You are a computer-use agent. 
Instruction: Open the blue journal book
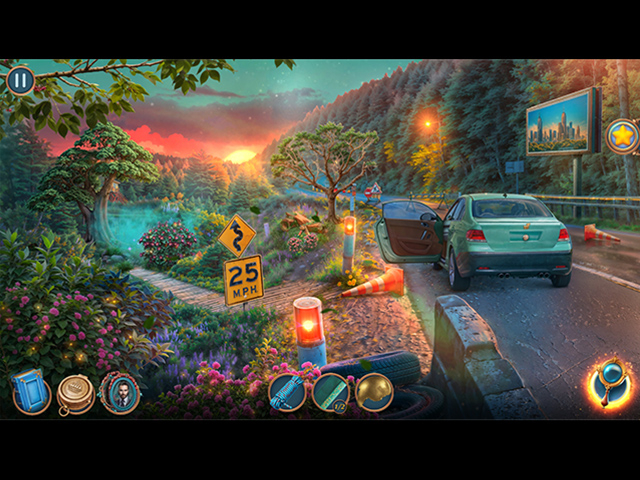coord(31,392)
